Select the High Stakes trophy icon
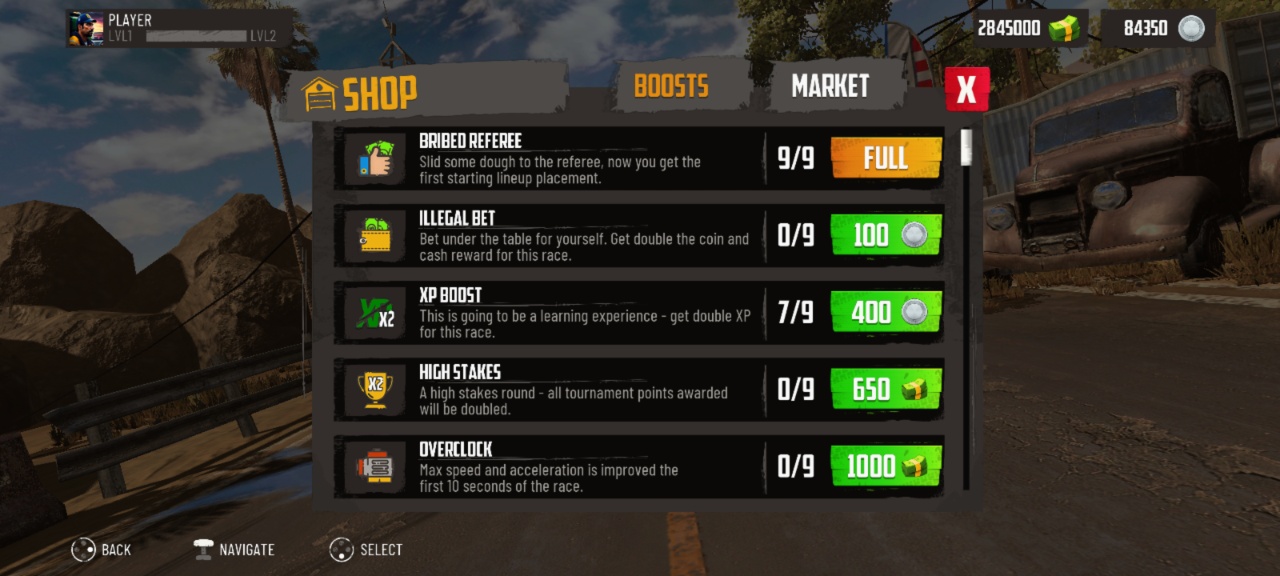This screenshot has height=576, width=1280. 375,391
